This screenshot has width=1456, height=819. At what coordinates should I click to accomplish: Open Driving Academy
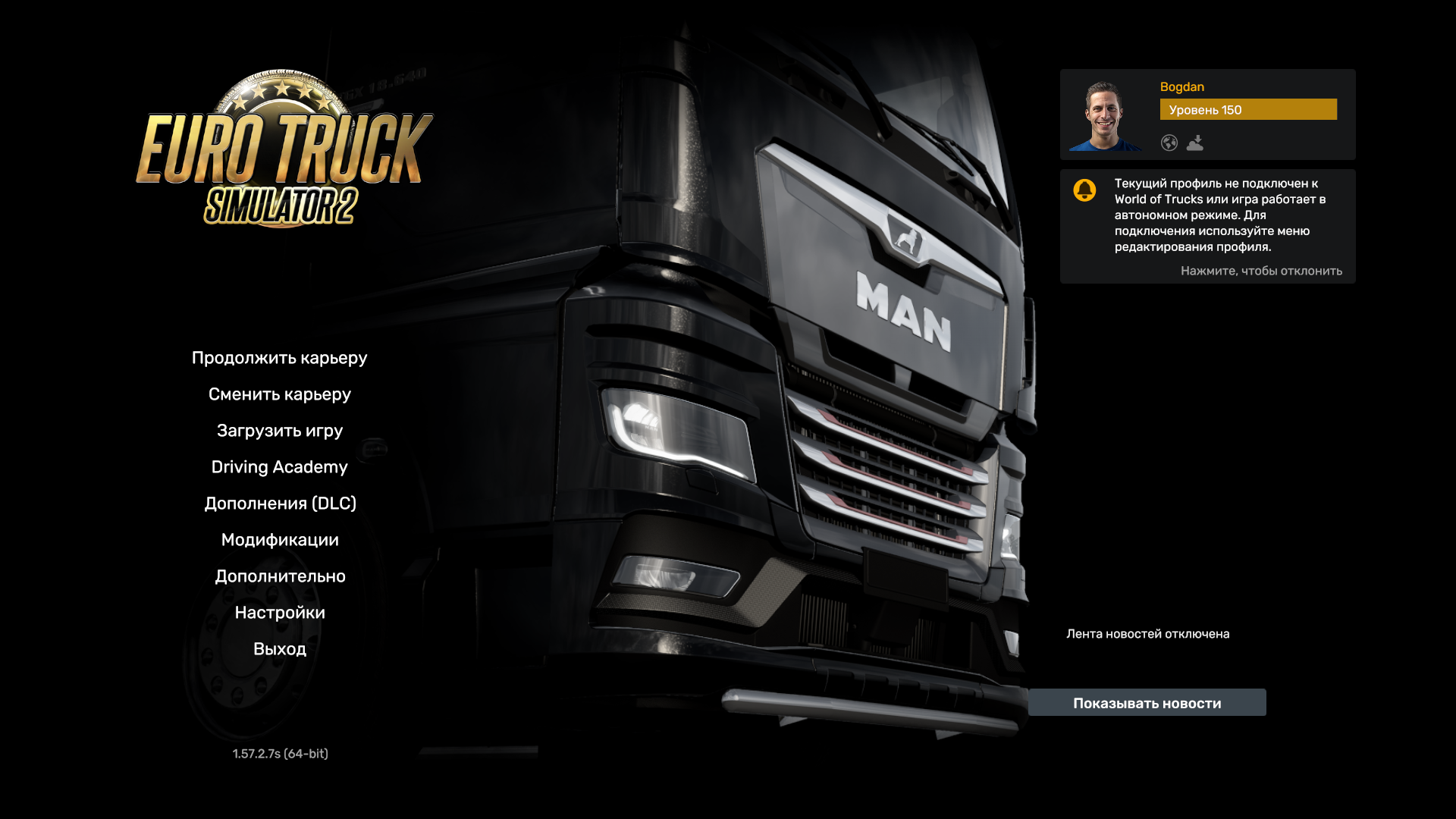[x=280, y=467]
